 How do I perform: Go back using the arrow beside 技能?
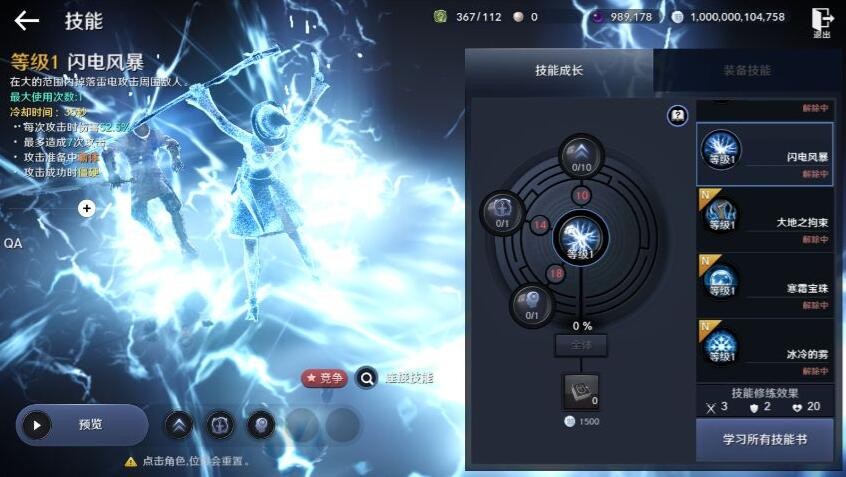pyautogui.click(x=27, y=21)
